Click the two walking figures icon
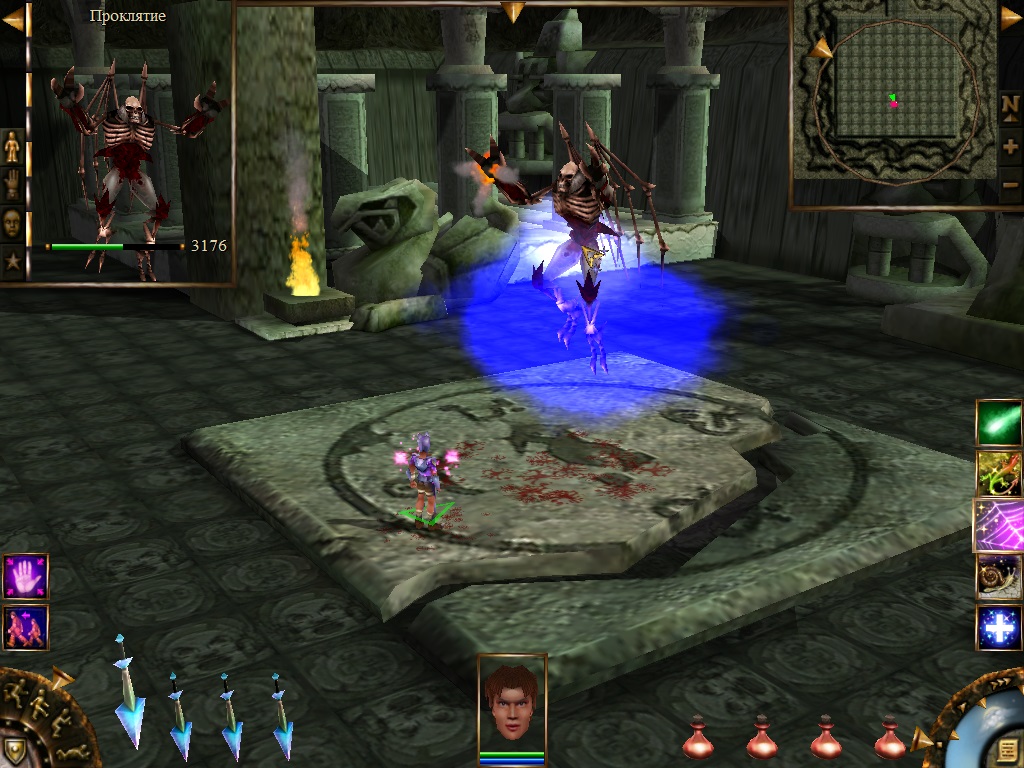 (25, 627)
